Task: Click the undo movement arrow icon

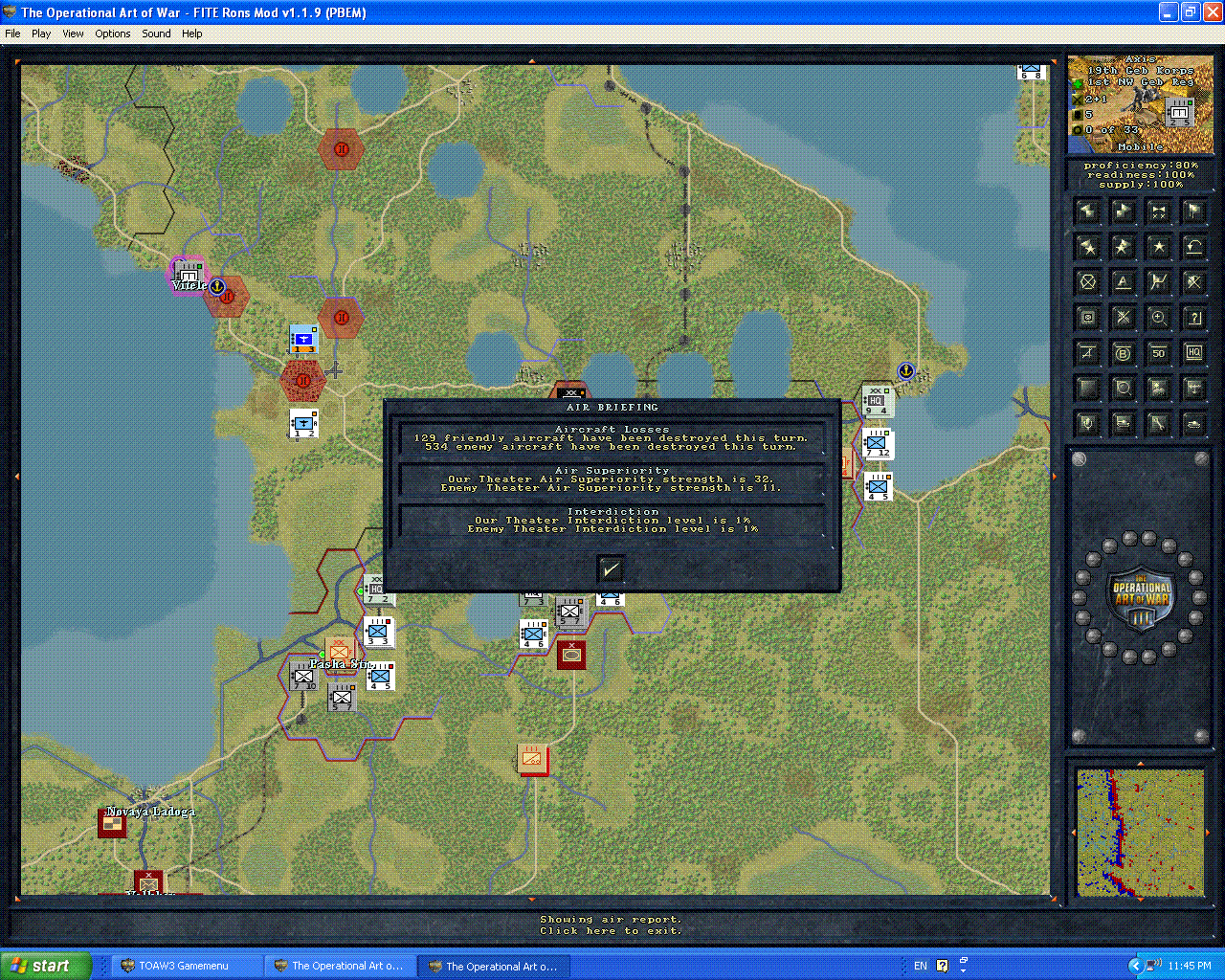Action: pyautogui.click(x=1194, y=246)
